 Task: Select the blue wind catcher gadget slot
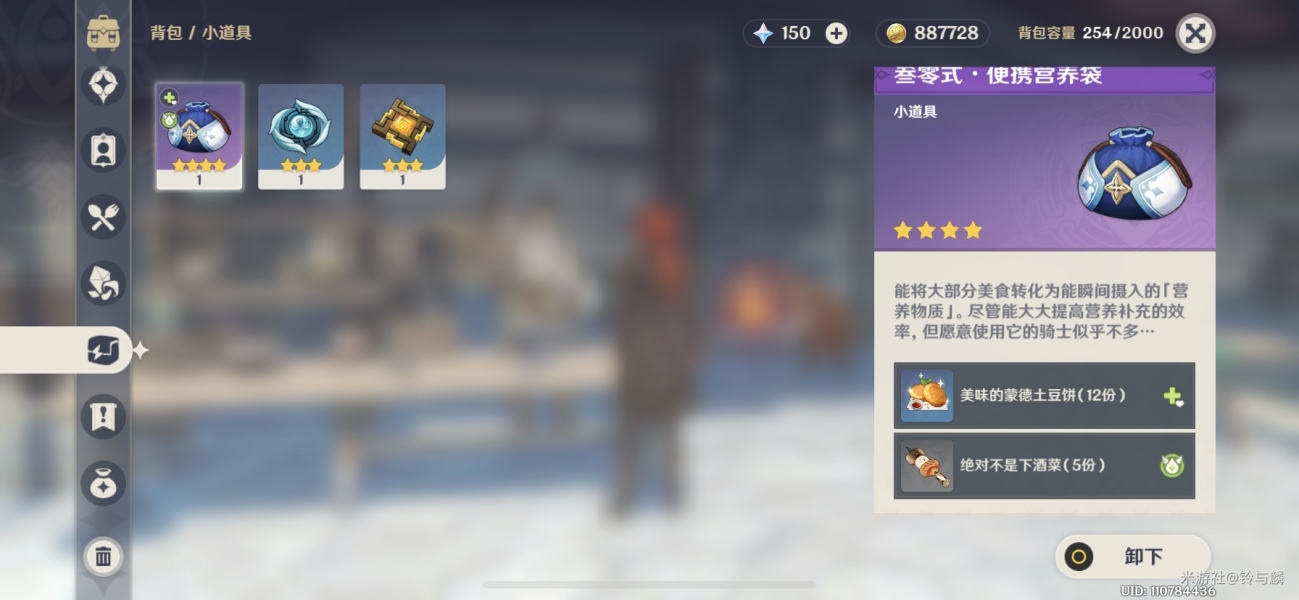(x=301, y=136)
